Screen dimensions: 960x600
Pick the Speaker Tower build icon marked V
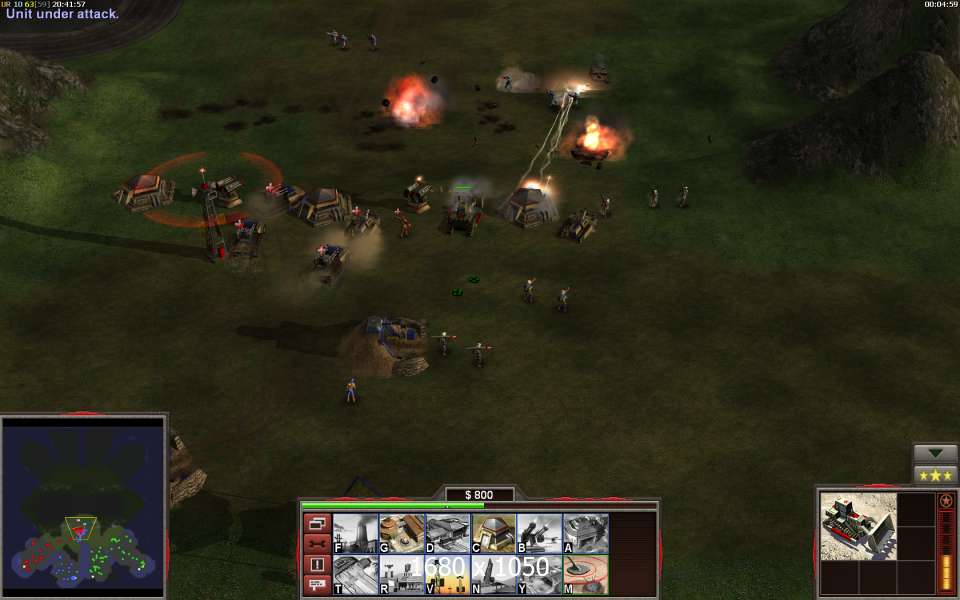[447, 575]
